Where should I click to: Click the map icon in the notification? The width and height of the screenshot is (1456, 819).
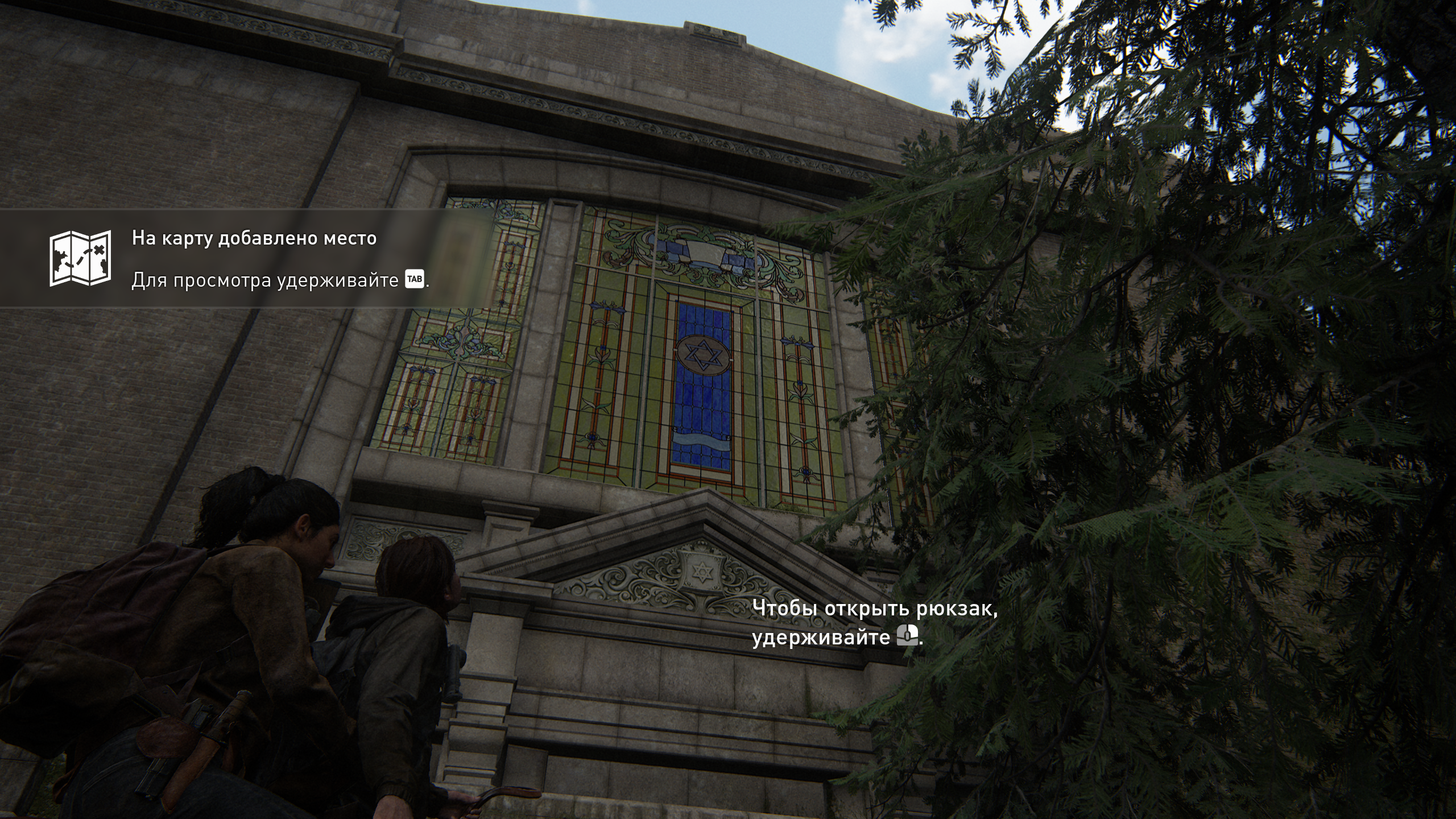click(80, 258)
